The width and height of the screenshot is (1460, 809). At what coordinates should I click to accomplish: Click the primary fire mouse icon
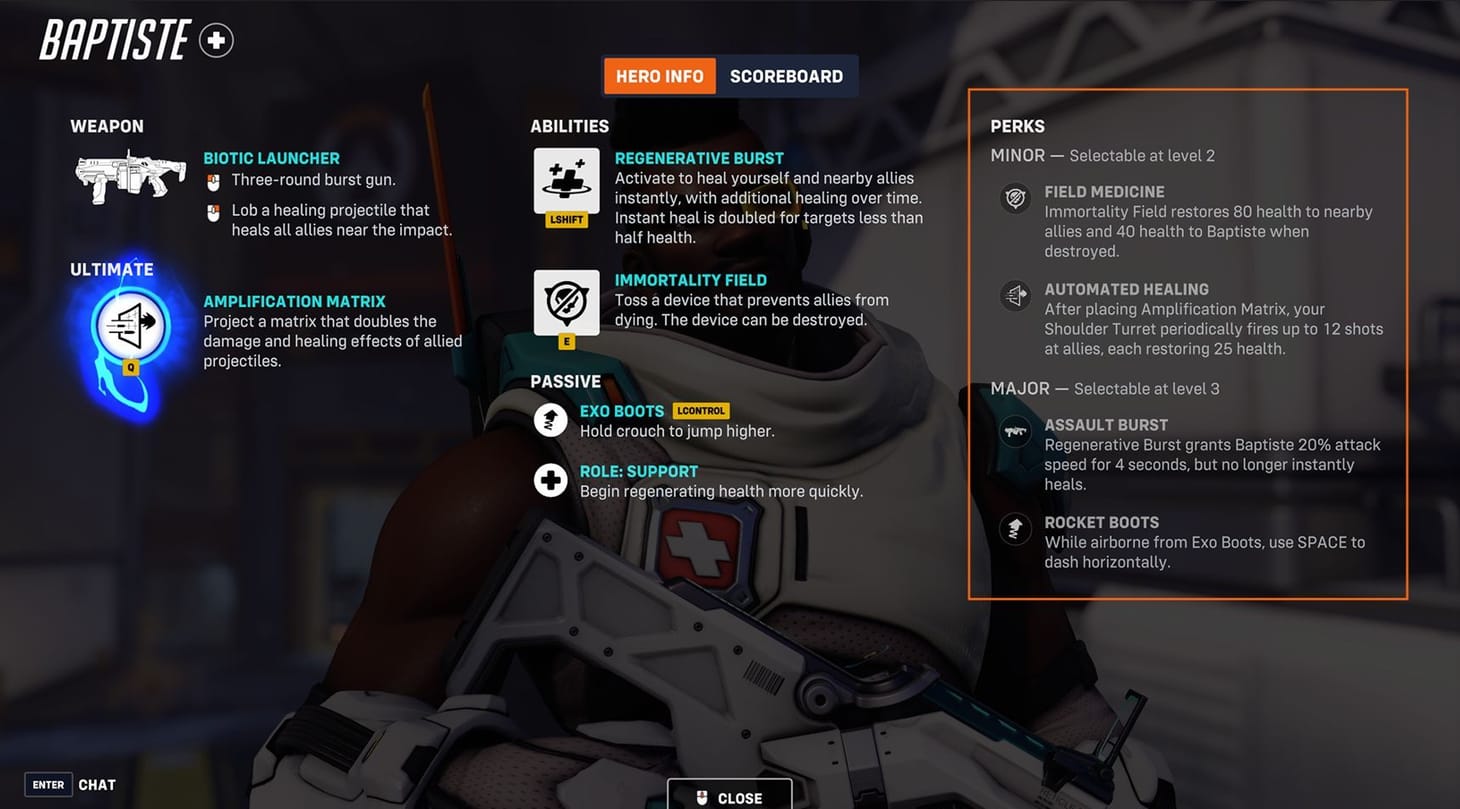click(x=213, y=181)
